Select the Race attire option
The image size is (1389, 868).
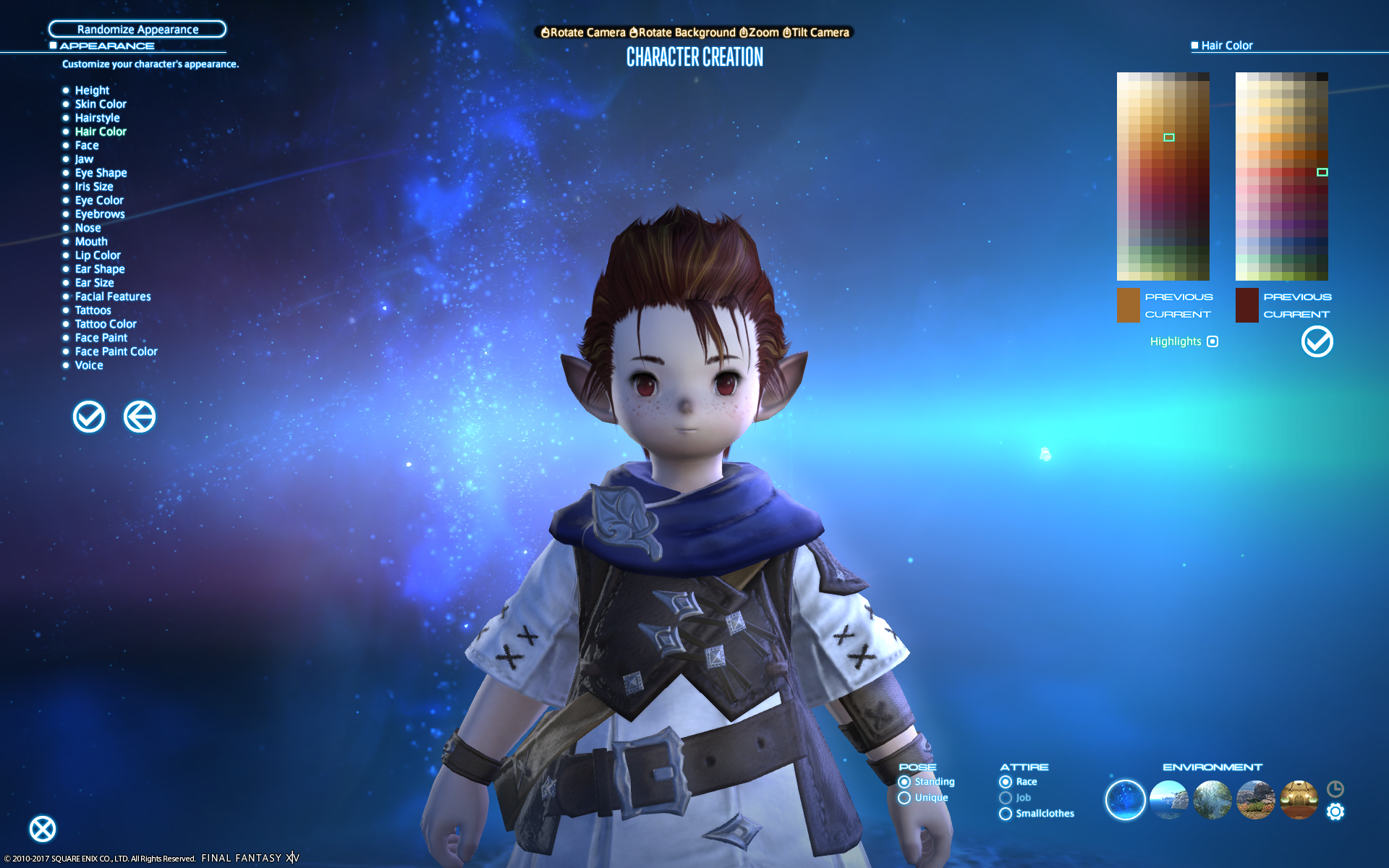(1006, 782)
